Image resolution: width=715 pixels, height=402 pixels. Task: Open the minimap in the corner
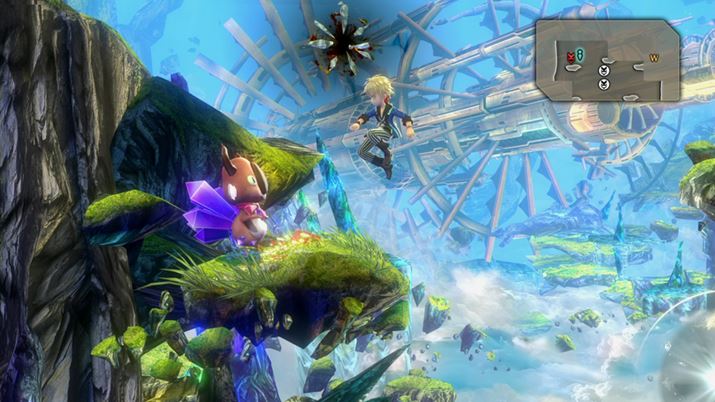click(607, 60)
